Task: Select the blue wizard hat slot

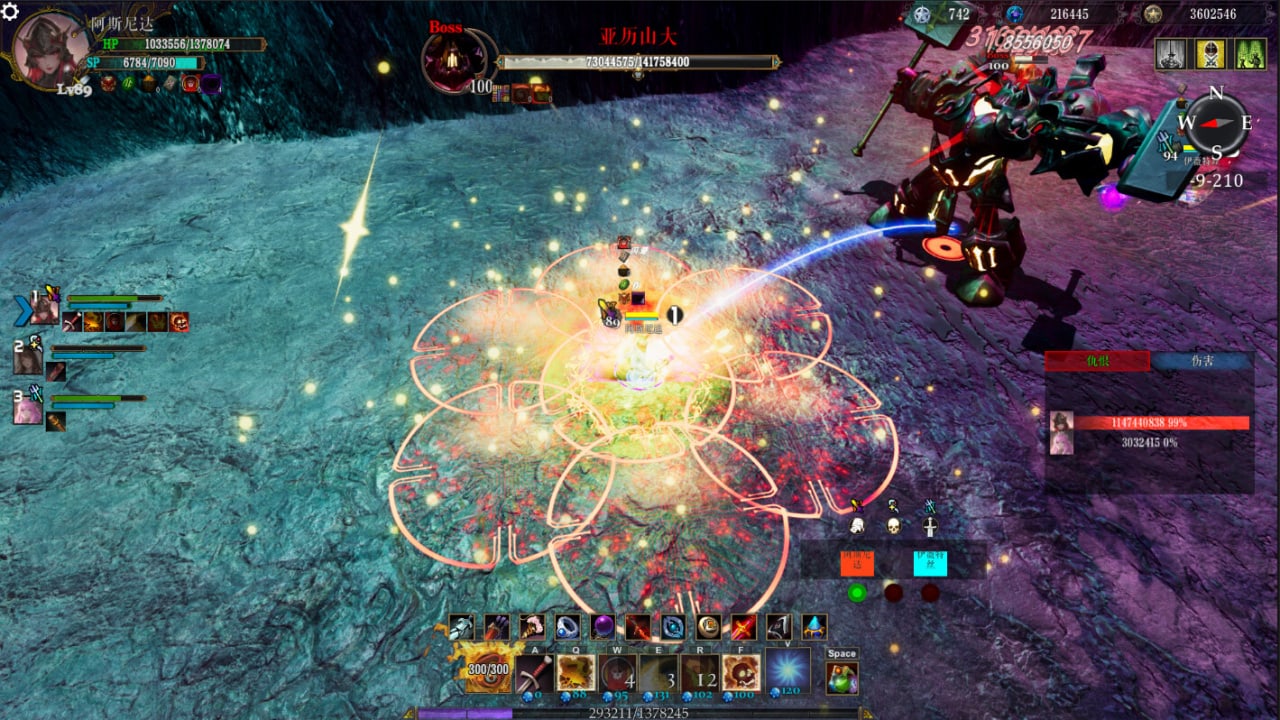Action: (x=814, y=627)
